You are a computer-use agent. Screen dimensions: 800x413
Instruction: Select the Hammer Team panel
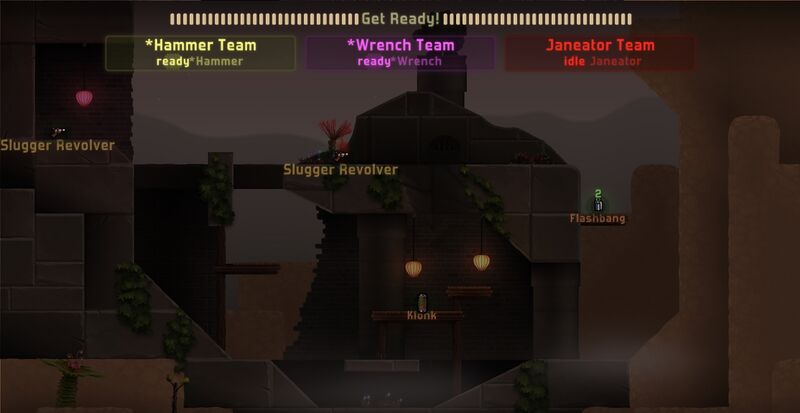pos(200,53)
